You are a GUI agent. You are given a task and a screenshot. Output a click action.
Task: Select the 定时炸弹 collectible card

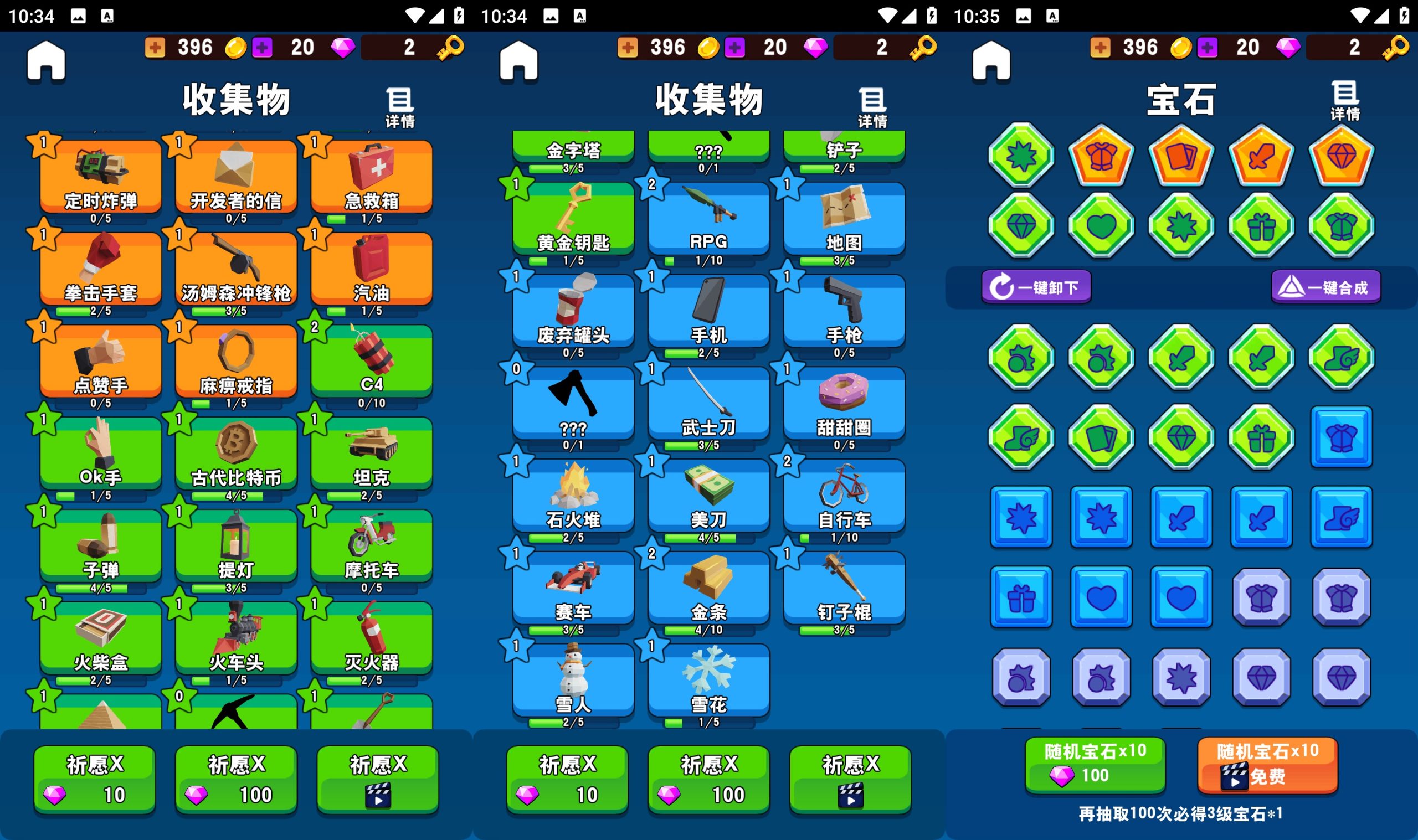coord(100,177)
